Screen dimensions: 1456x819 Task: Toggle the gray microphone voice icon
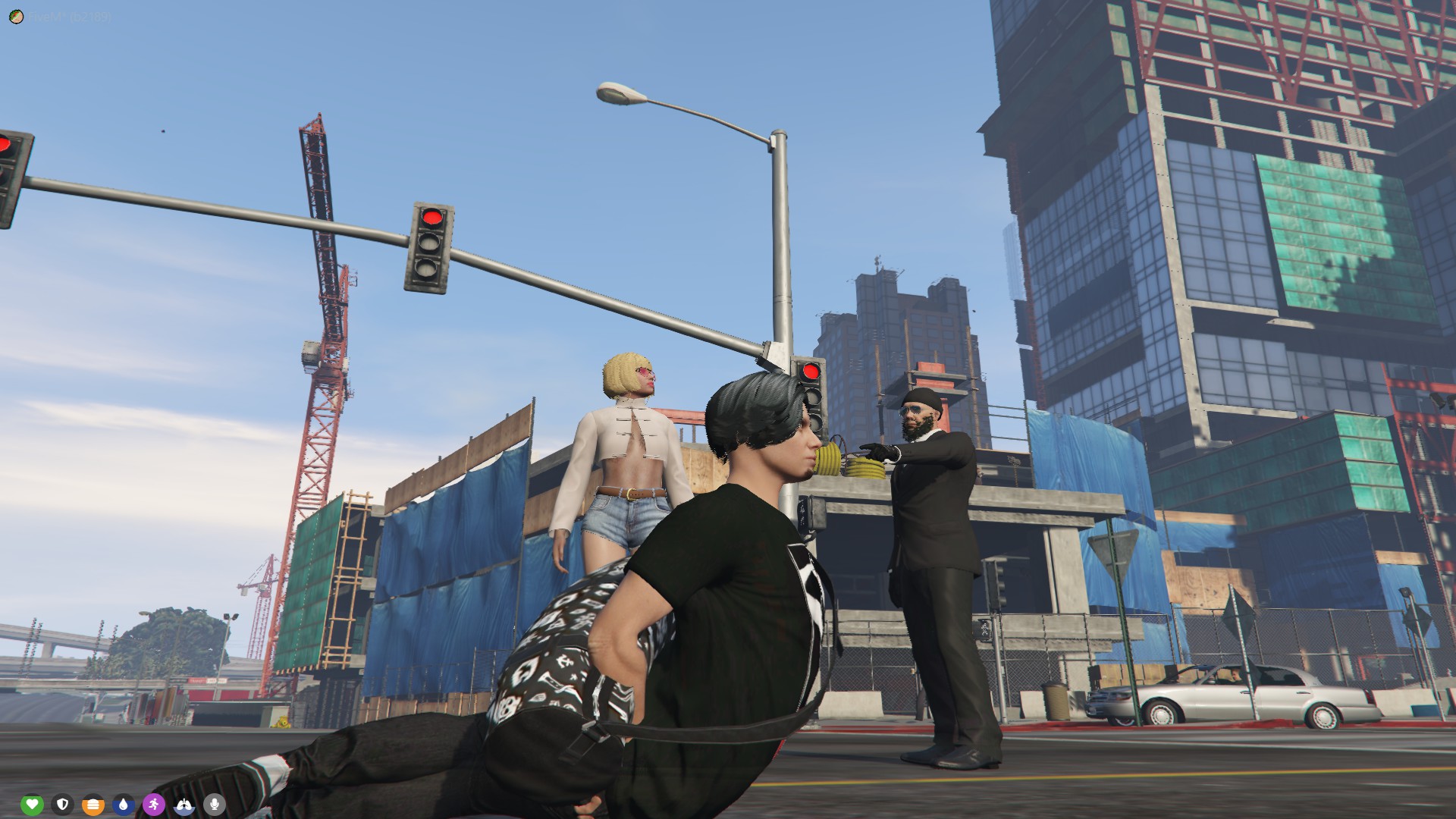coord(215,804)
